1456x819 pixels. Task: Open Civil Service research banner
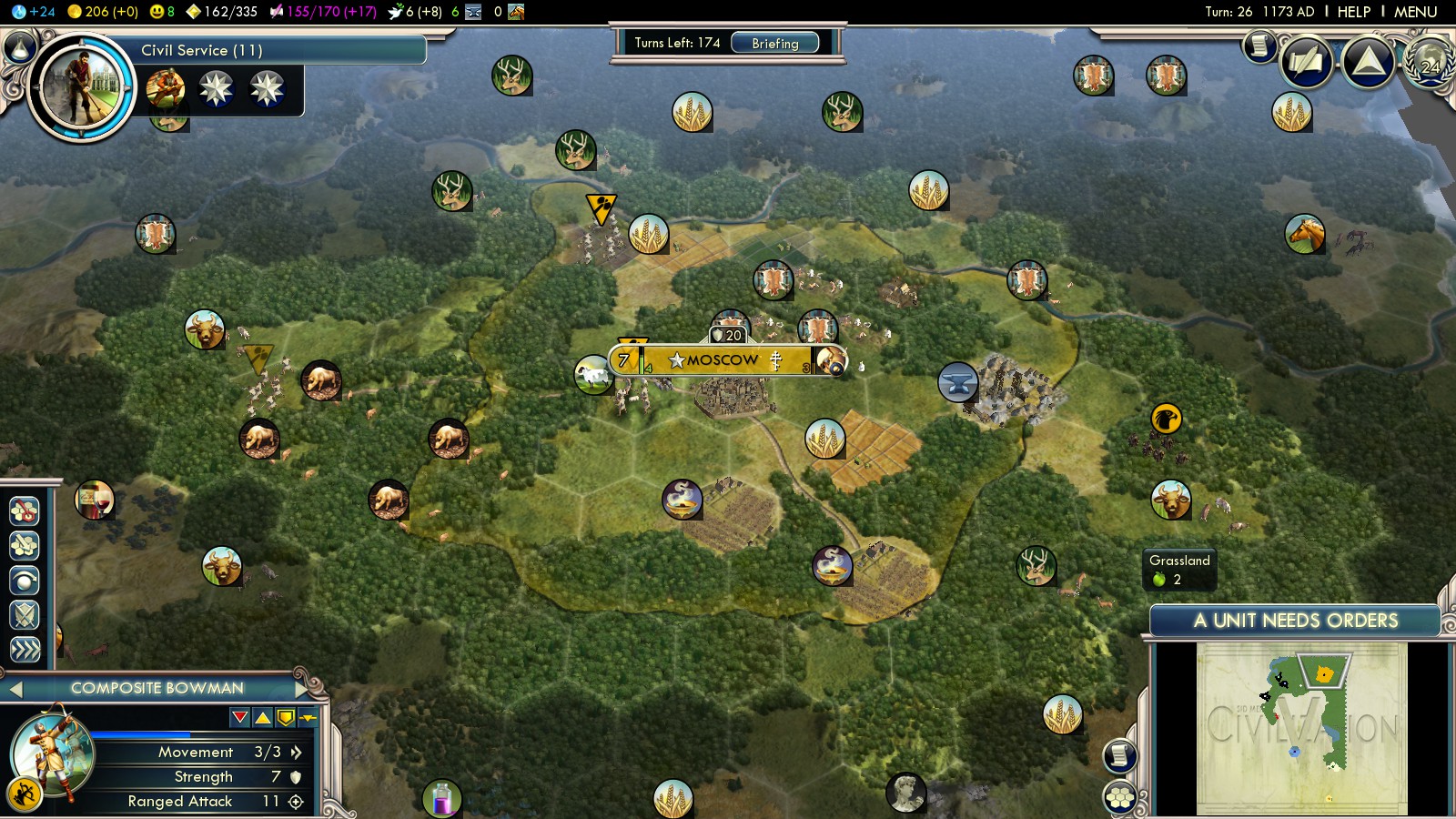pos(273,50)
